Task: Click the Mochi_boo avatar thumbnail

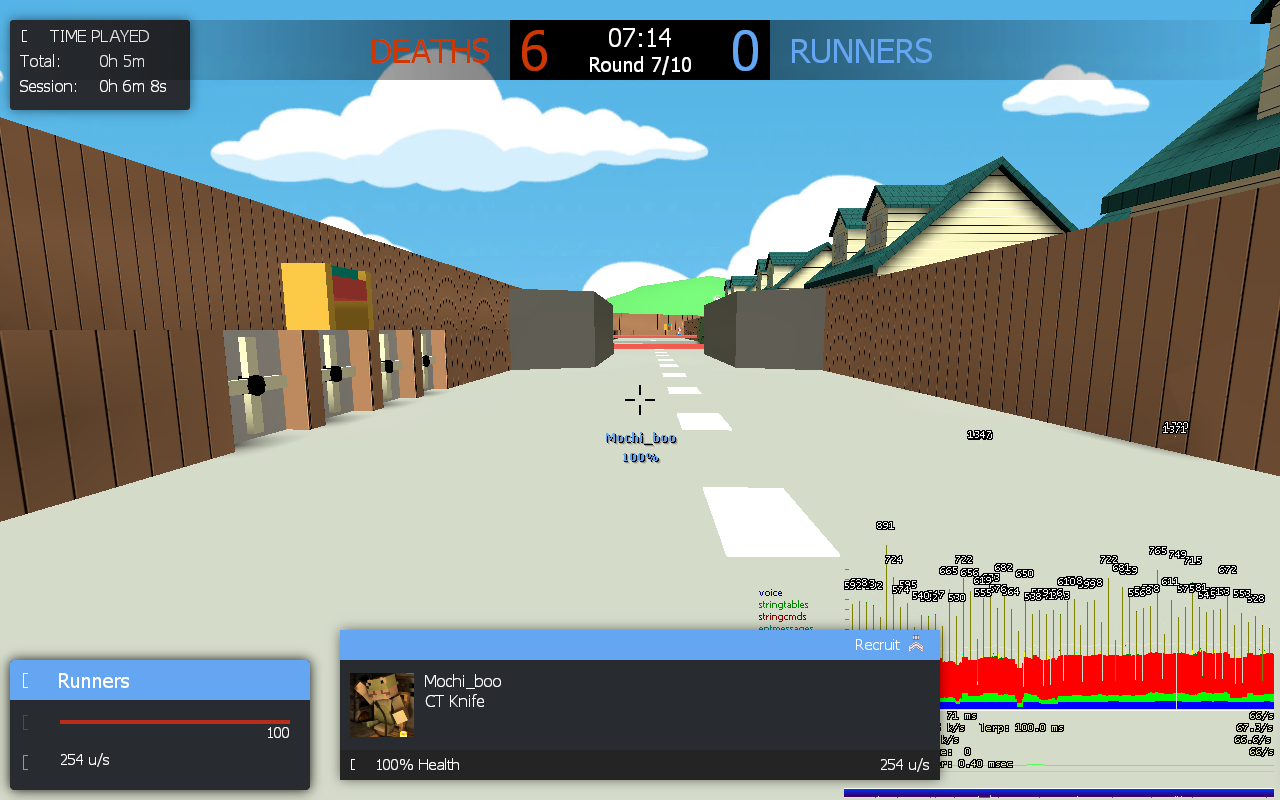Action: pos(381,704)
